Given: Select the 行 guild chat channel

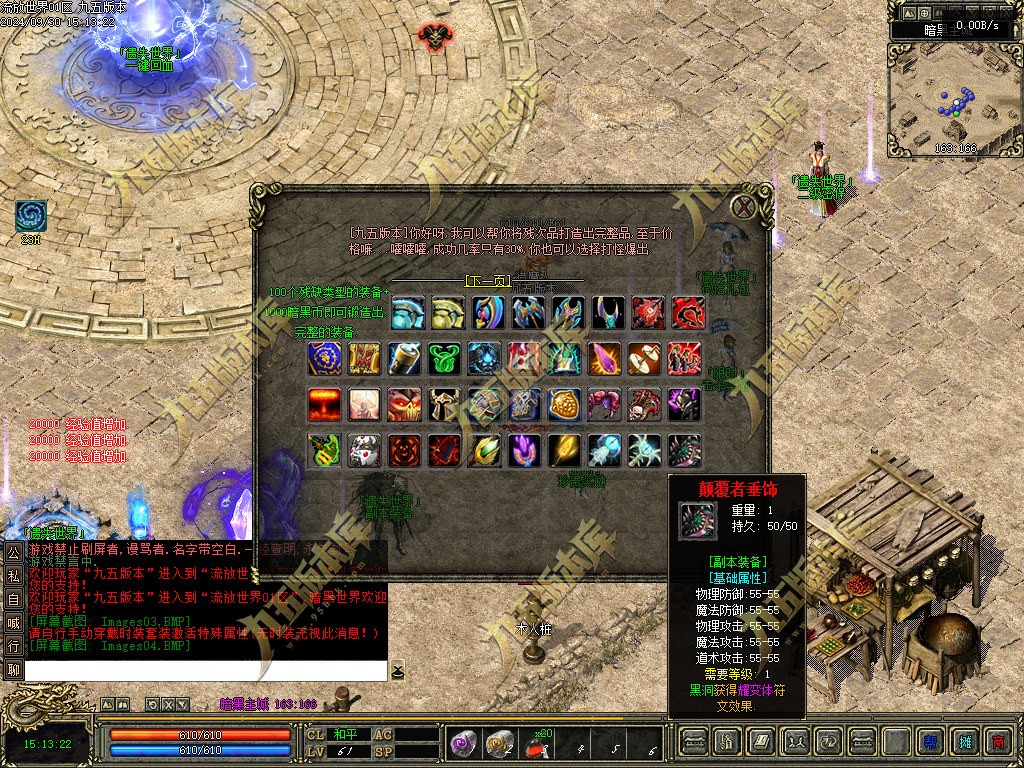Looking at the screenshot, I should pyautogui.click(x=13, y=645).
